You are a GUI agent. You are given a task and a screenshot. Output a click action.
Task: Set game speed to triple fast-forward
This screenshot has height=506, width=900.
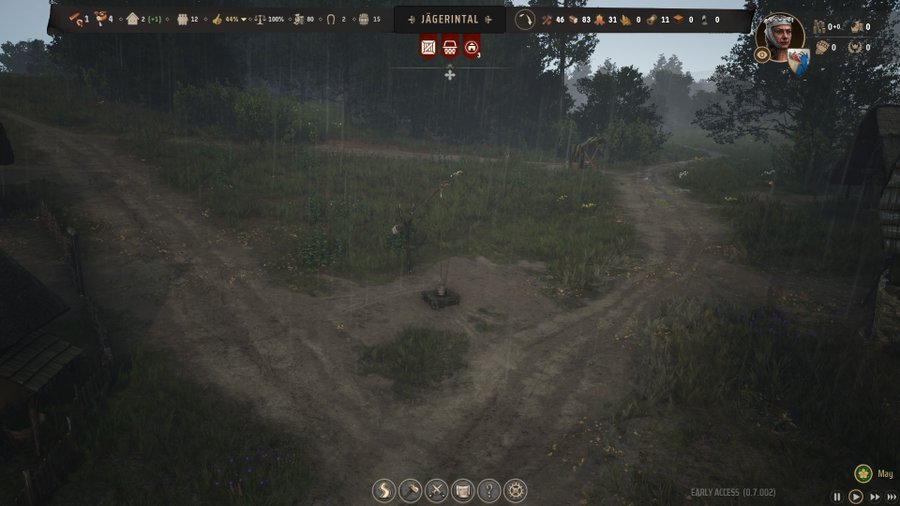(890, 496)
